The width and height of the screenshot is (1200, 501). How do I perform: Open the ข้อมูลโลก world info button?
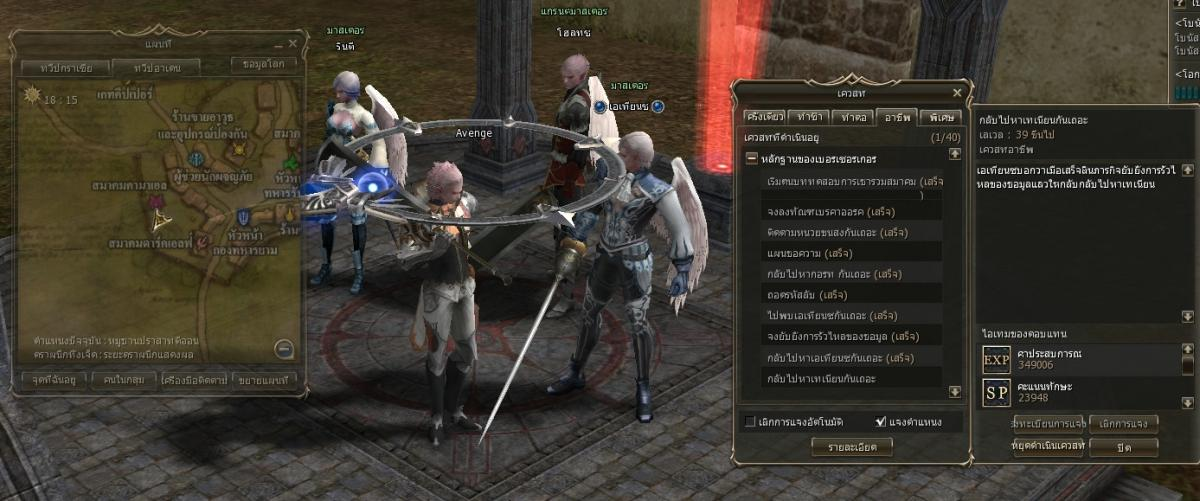pos(265,64)
